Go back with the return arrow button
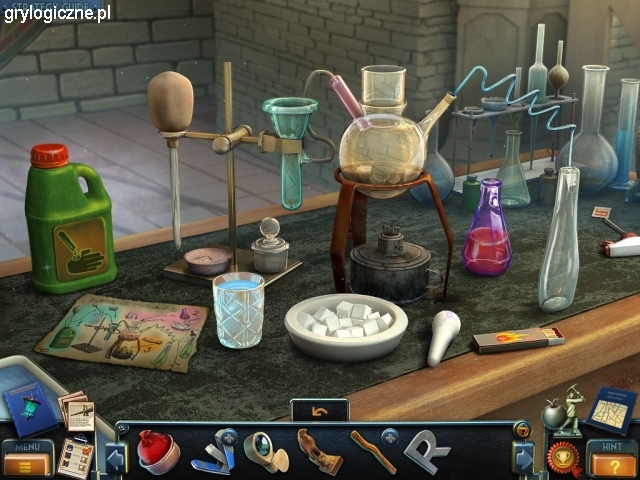This screenshot has width=640, height=480. tap(320, 411)
